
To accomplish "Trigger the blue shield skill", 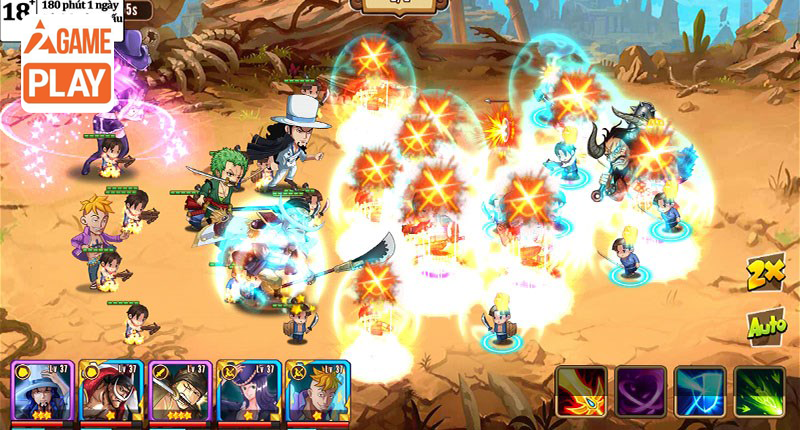I will [x=699, y=391].
